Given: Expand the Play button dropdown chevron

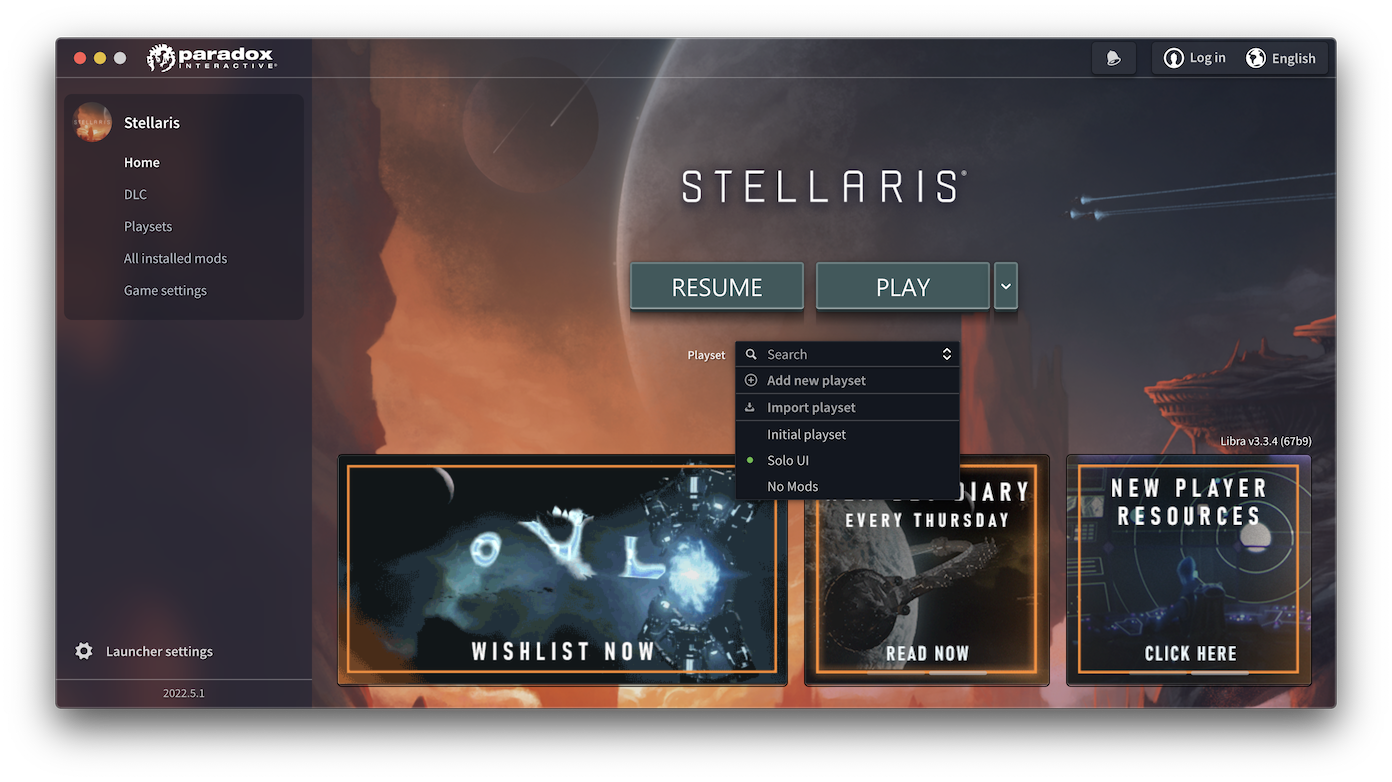Looking at the screenshot, I should [x=1004, y=286].
